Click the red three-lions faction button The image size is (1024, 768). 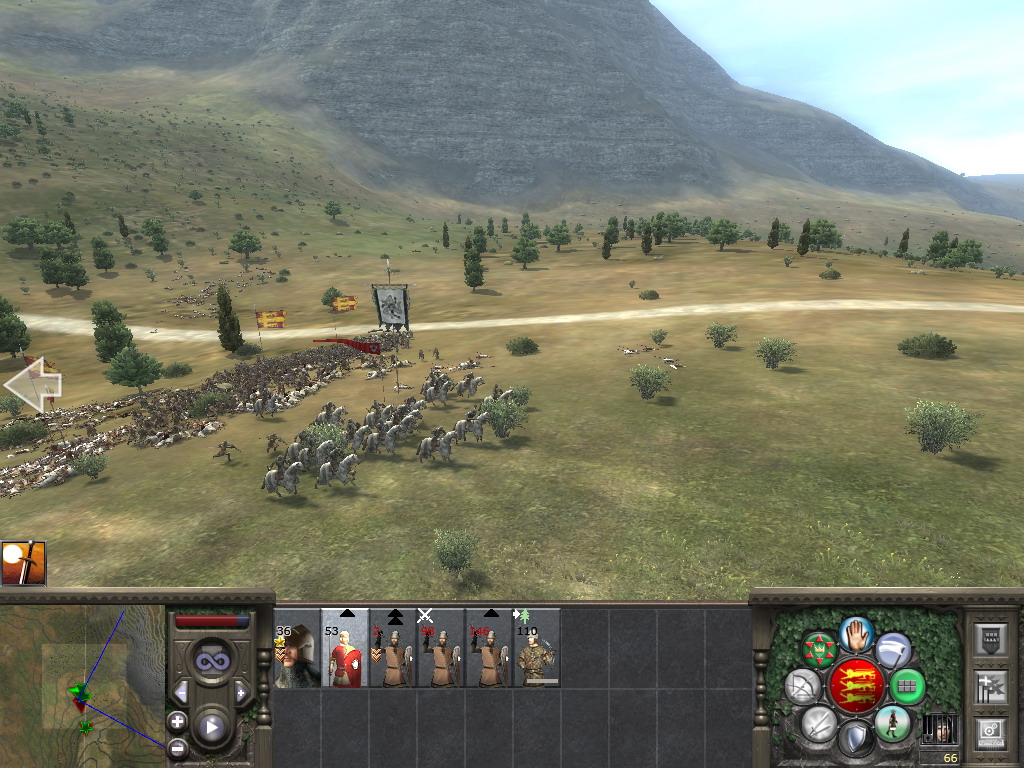click(856, 686)
